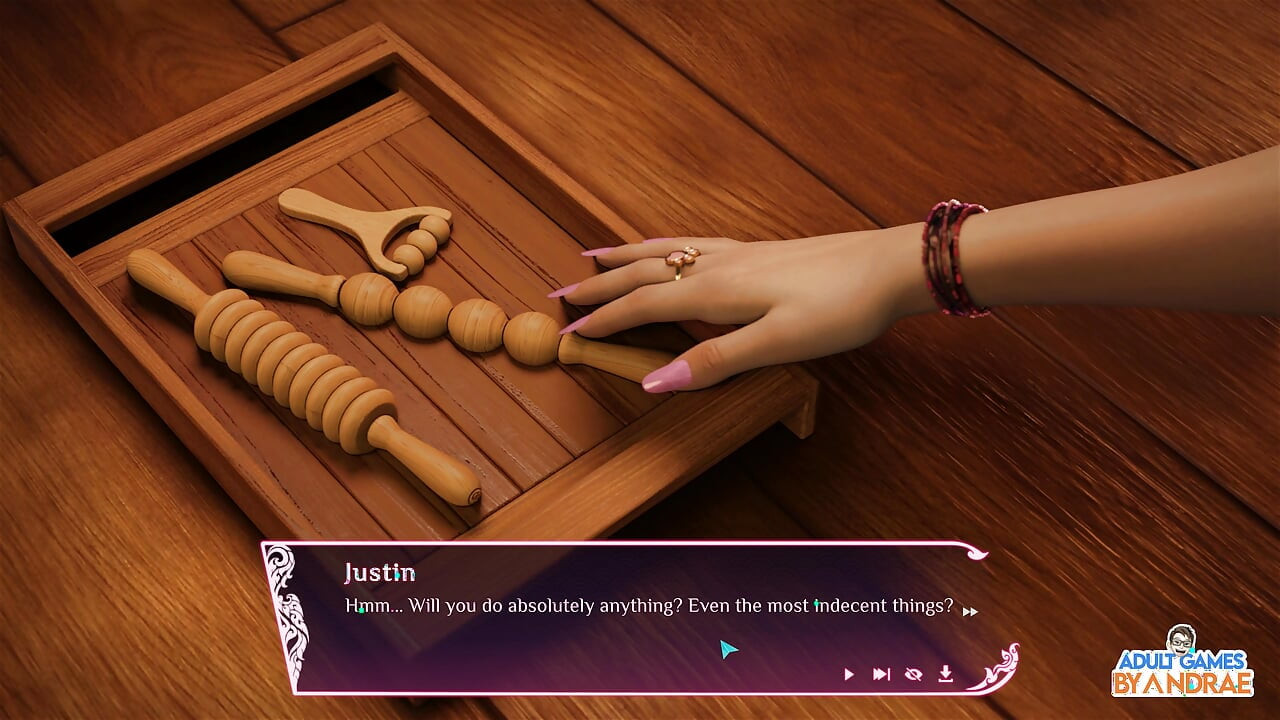Enable skip mode with the fast-forward icon
The width and height of the screenshot is (1280, 720).
[x=880, y=673]
